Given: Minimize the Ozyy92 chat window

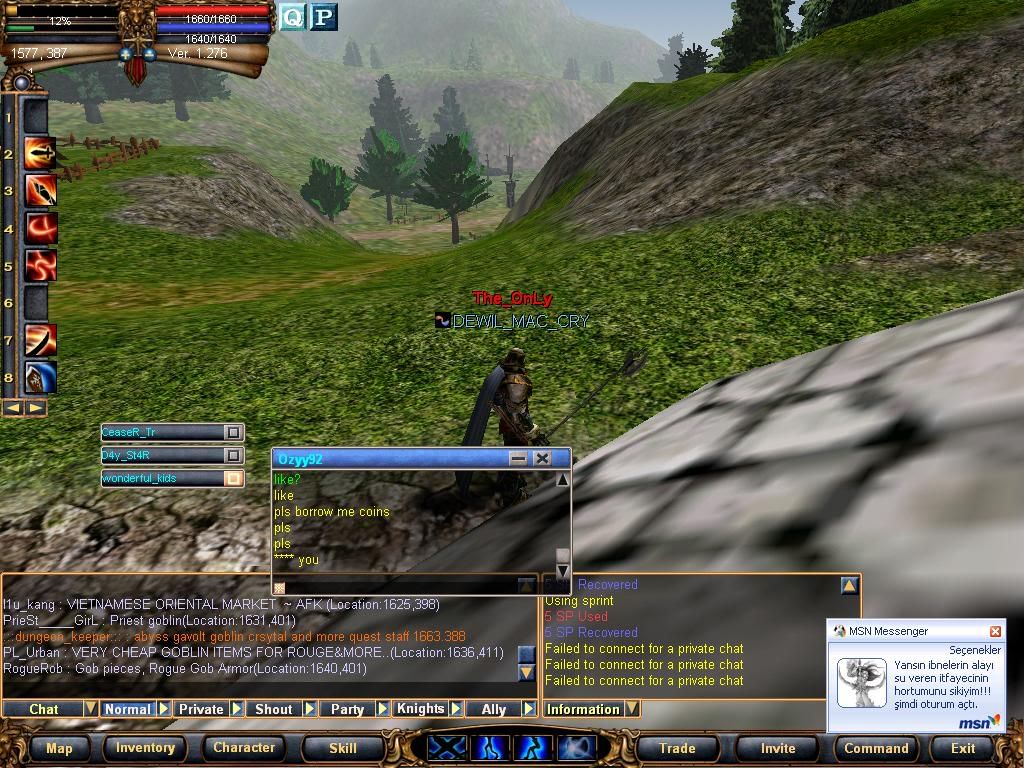Looking at the screenshot, I should click(518, 458).
